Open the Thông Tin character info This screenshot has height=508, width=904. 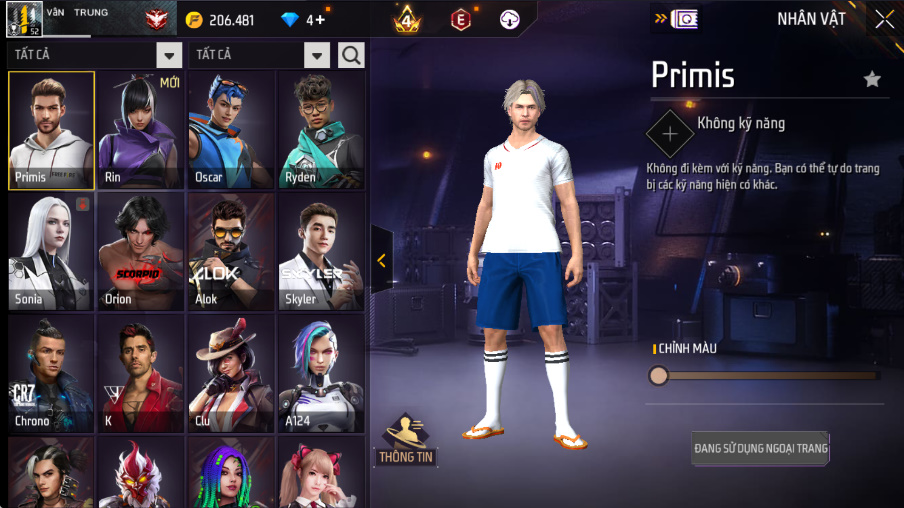(405, 440)
